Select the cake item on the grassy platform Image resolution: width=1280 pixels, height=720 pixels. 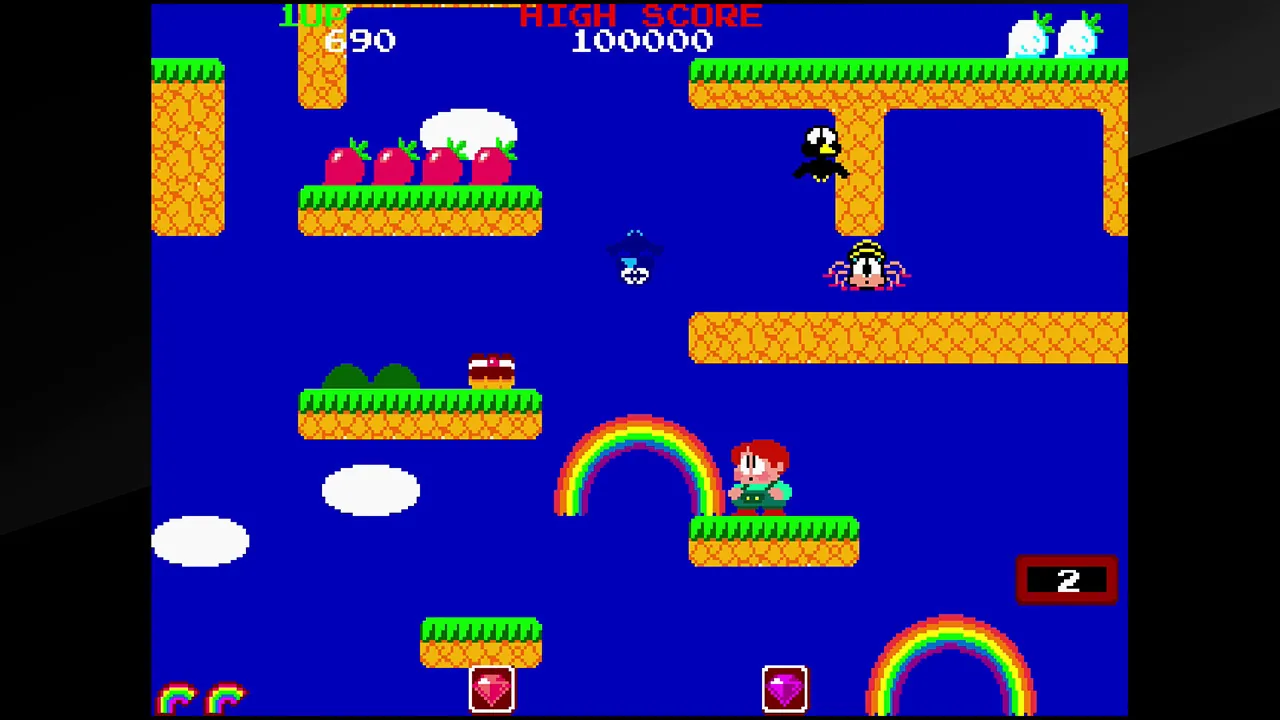[490, 370]
